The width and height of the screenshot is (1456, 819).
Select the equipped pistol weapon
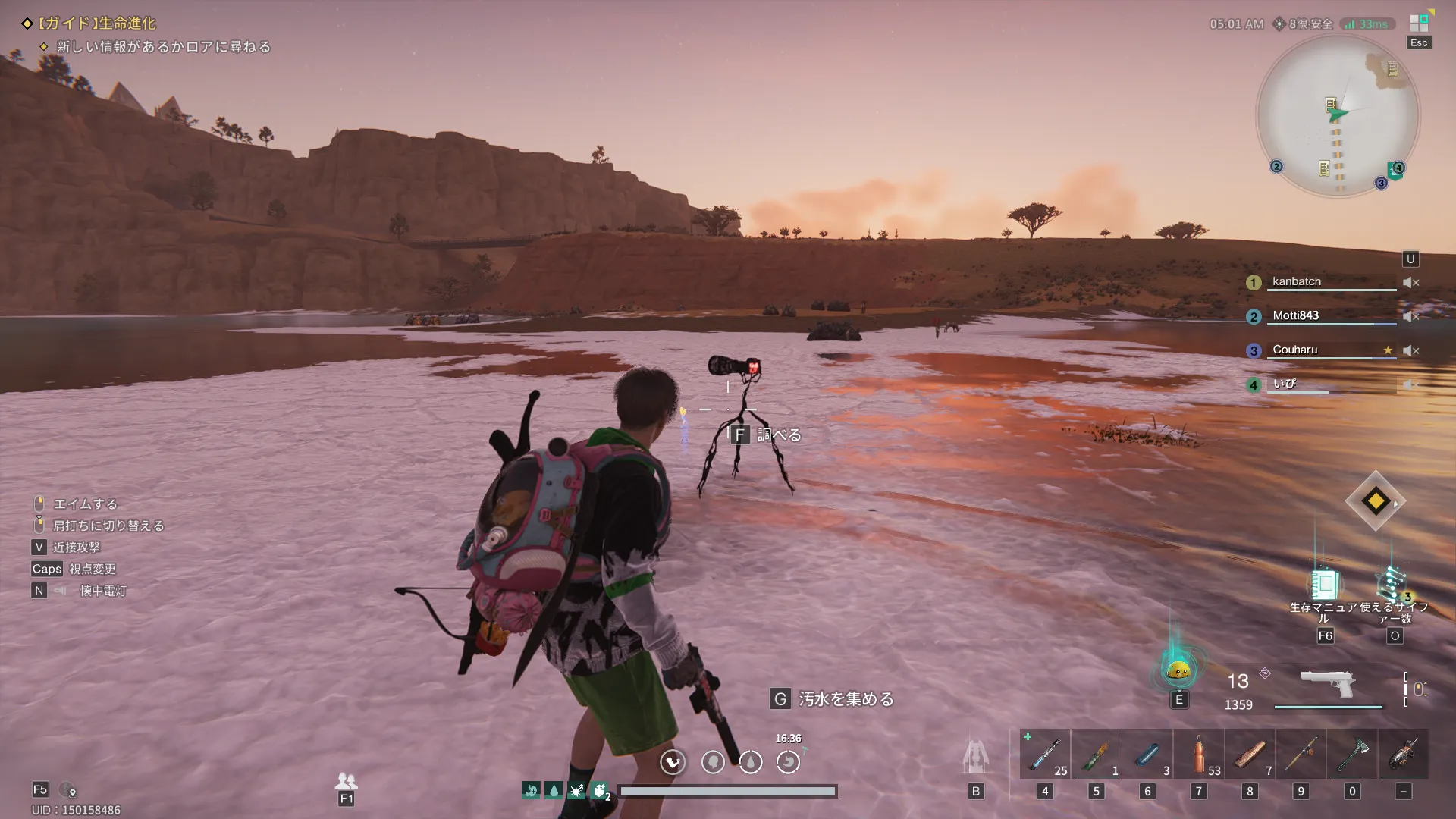(1327, 685)
